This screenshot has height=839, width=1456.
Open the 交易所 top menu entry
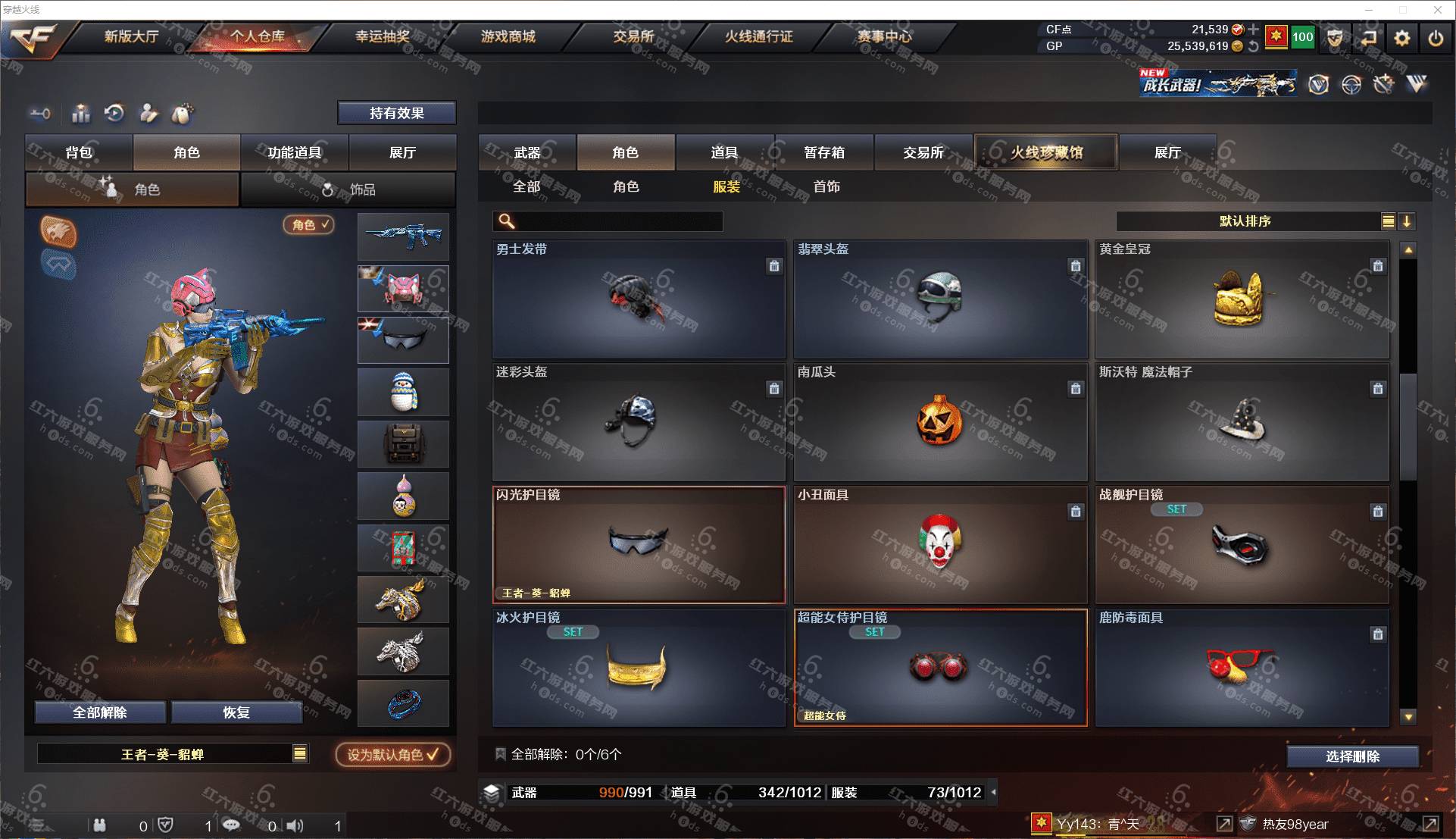click(633, 36)
